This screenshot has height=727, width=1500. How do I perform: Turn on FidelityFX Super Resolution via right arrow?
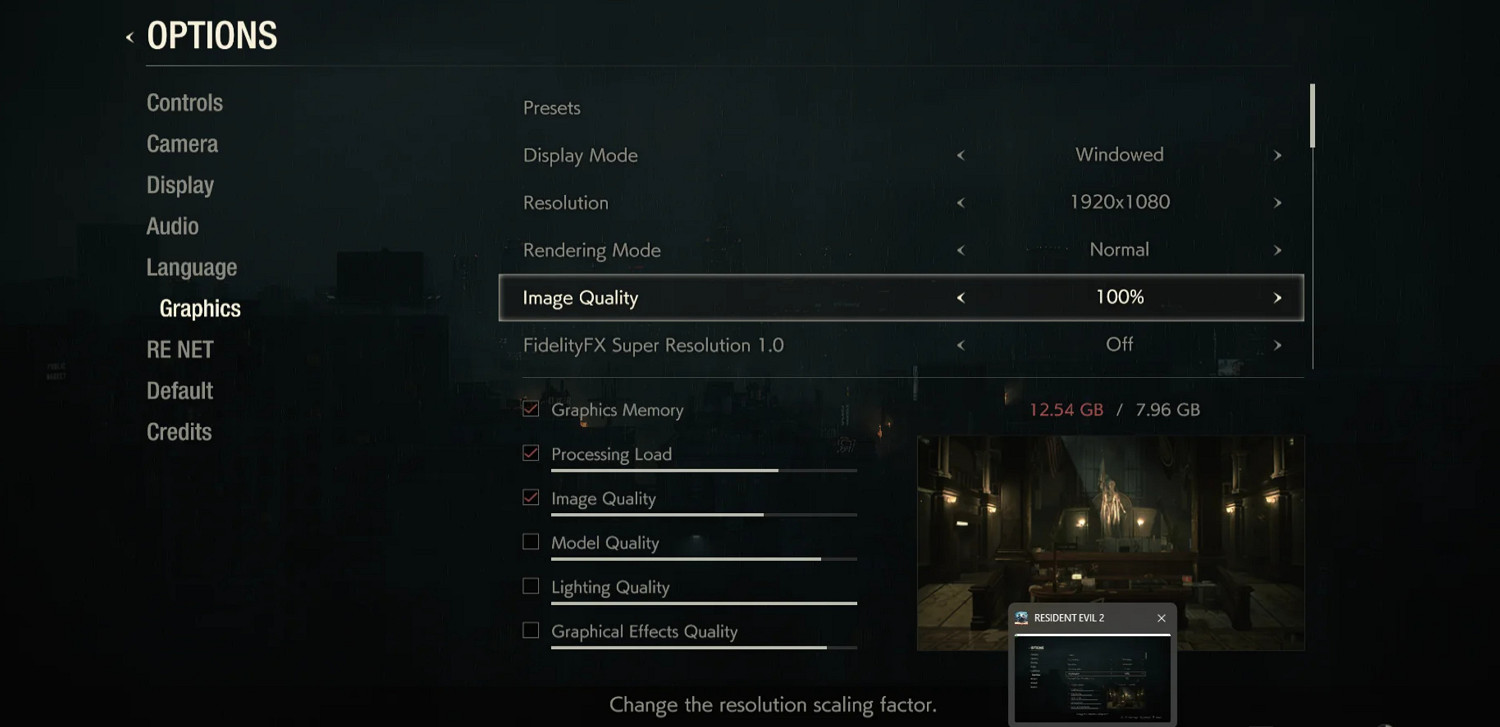pyautogui.click(x=1277, y=344)
